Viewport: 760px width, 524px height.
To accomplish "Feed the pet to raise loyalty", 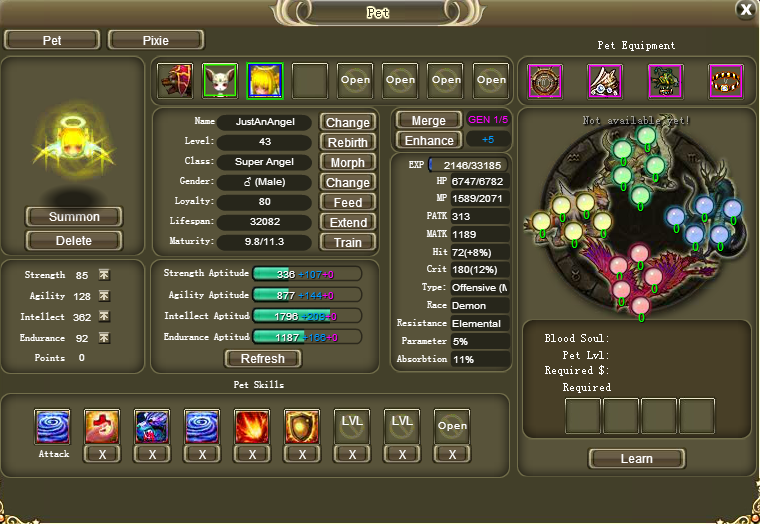I will [x=347, y=202].
